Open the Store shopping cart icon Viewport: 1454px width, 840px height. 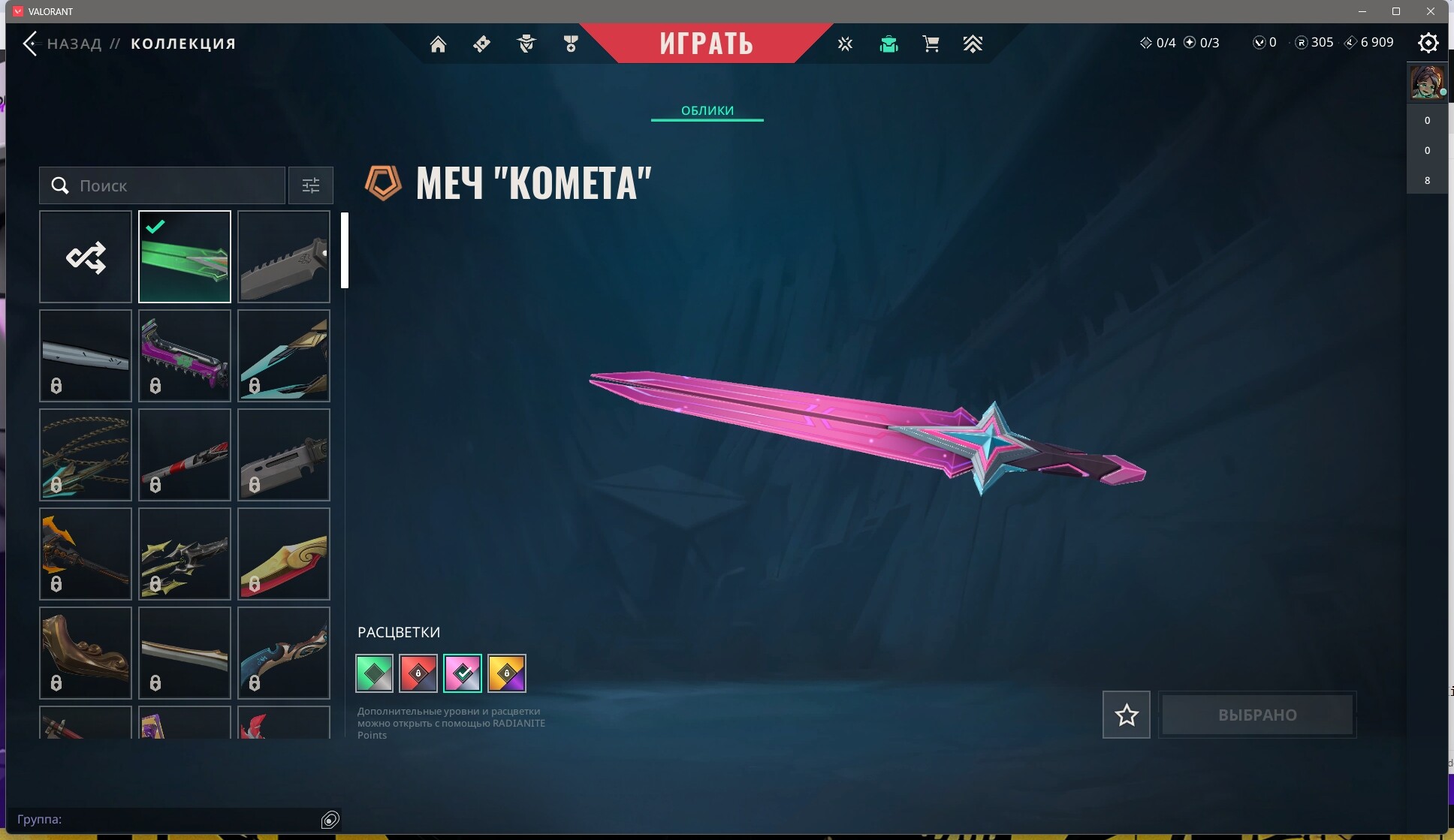931,44
